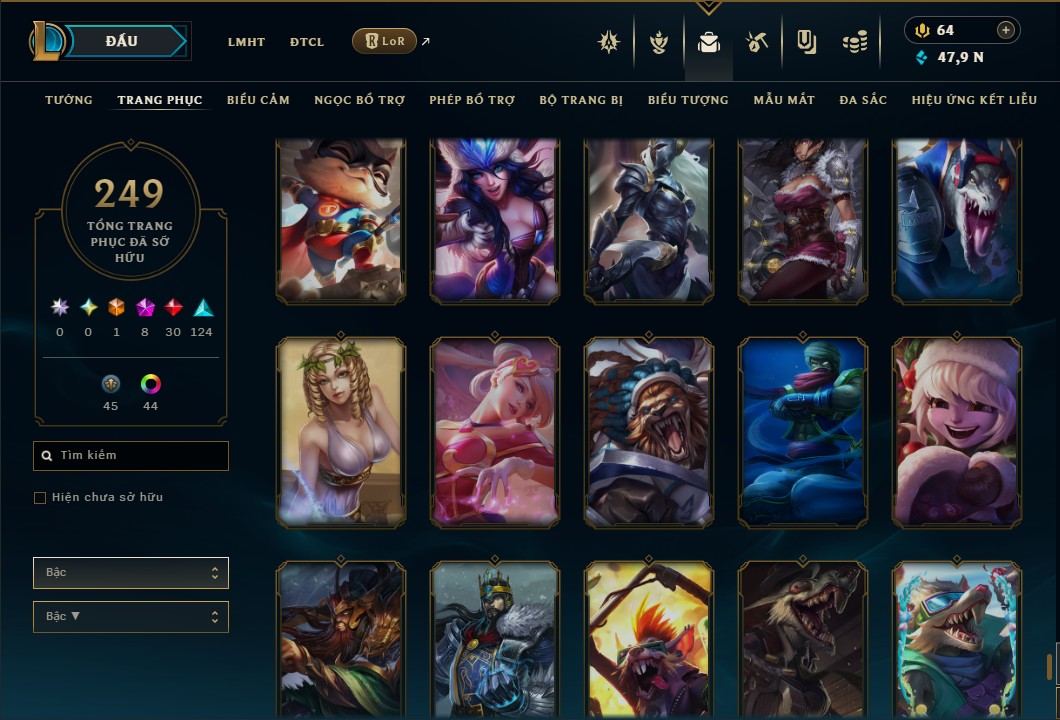Open the backpack collection icon in top bar
1060x720 pixels.
click(x=709, y=43)
